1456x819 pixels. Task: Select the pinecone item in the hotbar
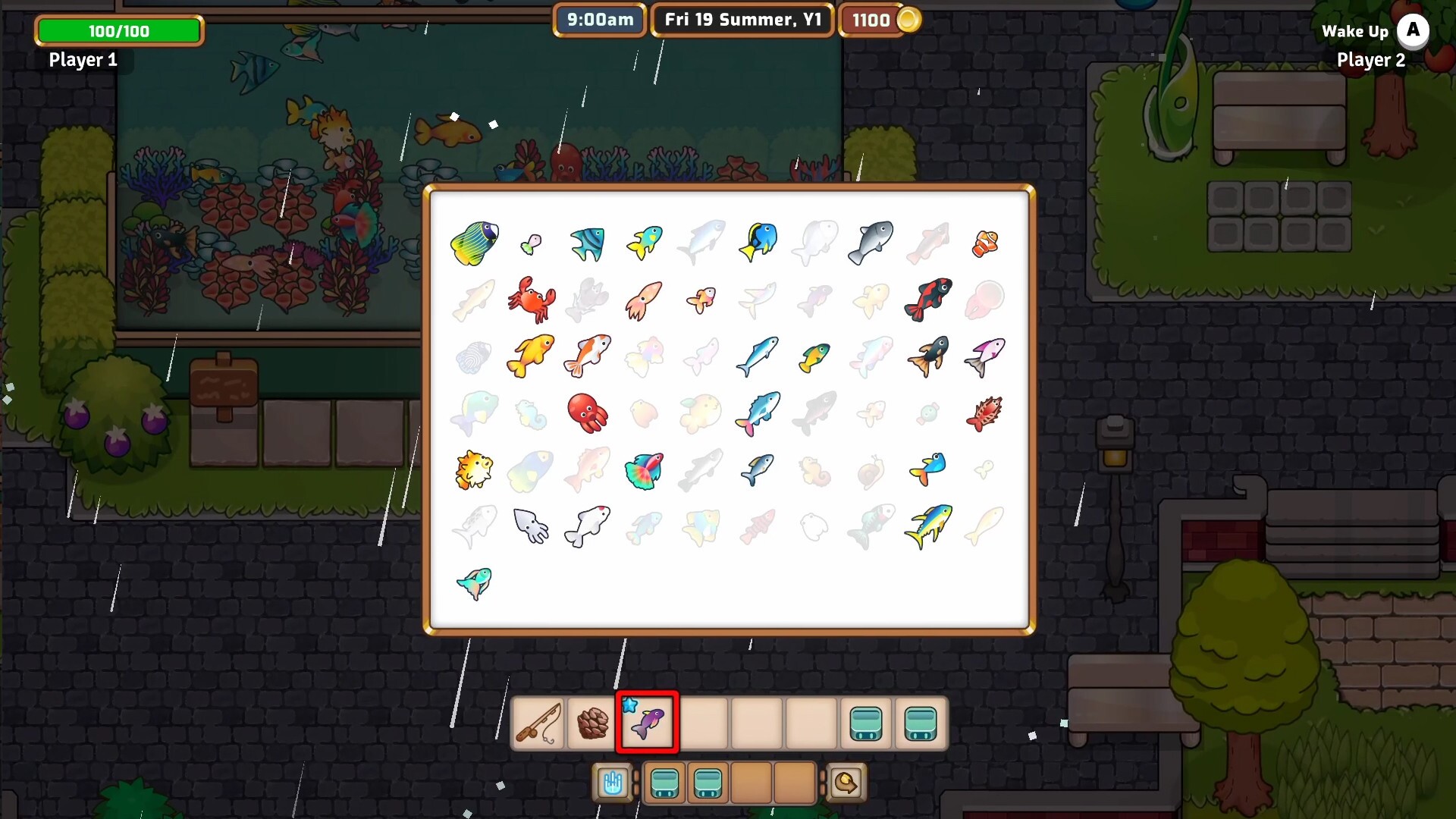[x=594, y=724]
